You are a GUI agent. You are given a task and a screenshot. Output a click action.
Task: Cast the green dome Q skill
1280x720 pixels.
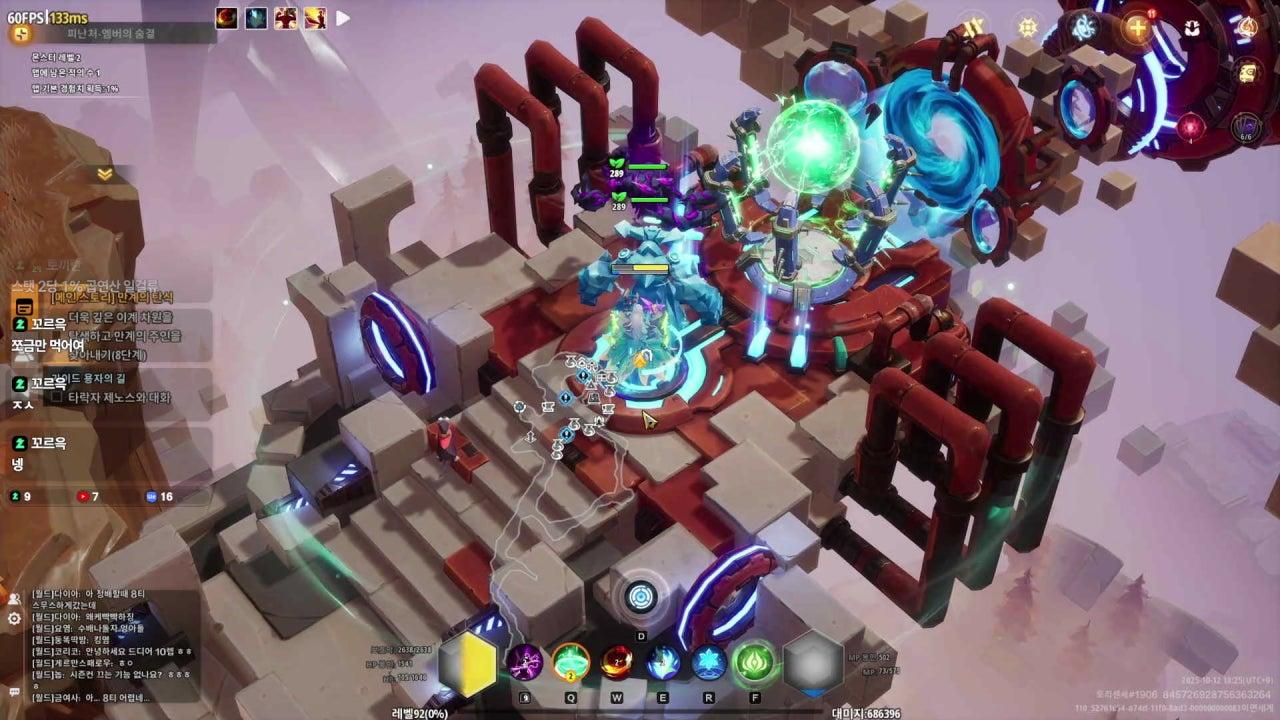(571, 662)
